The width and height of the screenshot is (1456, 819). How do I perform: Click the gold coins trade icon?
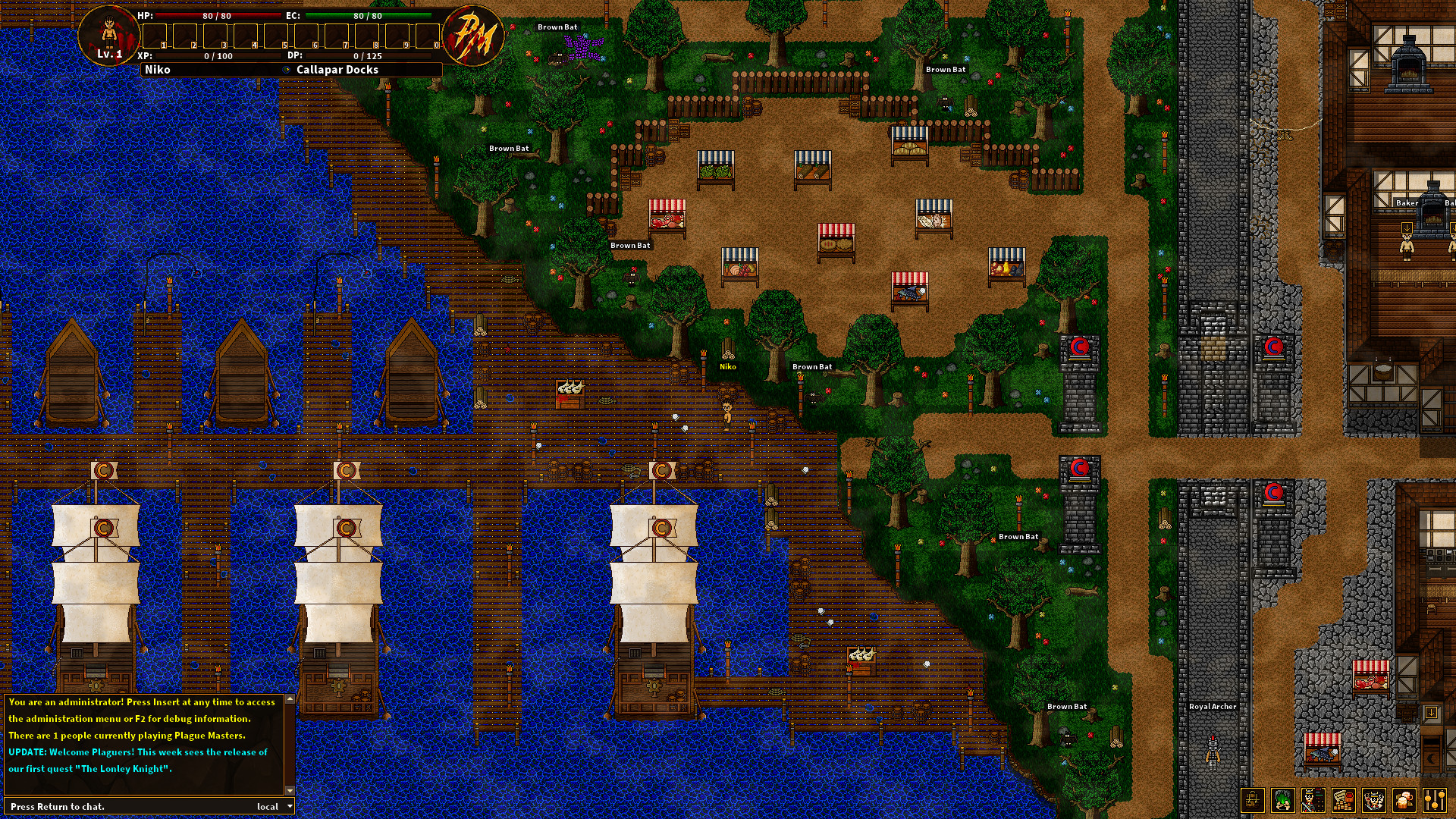pyautogui.click(x=1342, y=800)
